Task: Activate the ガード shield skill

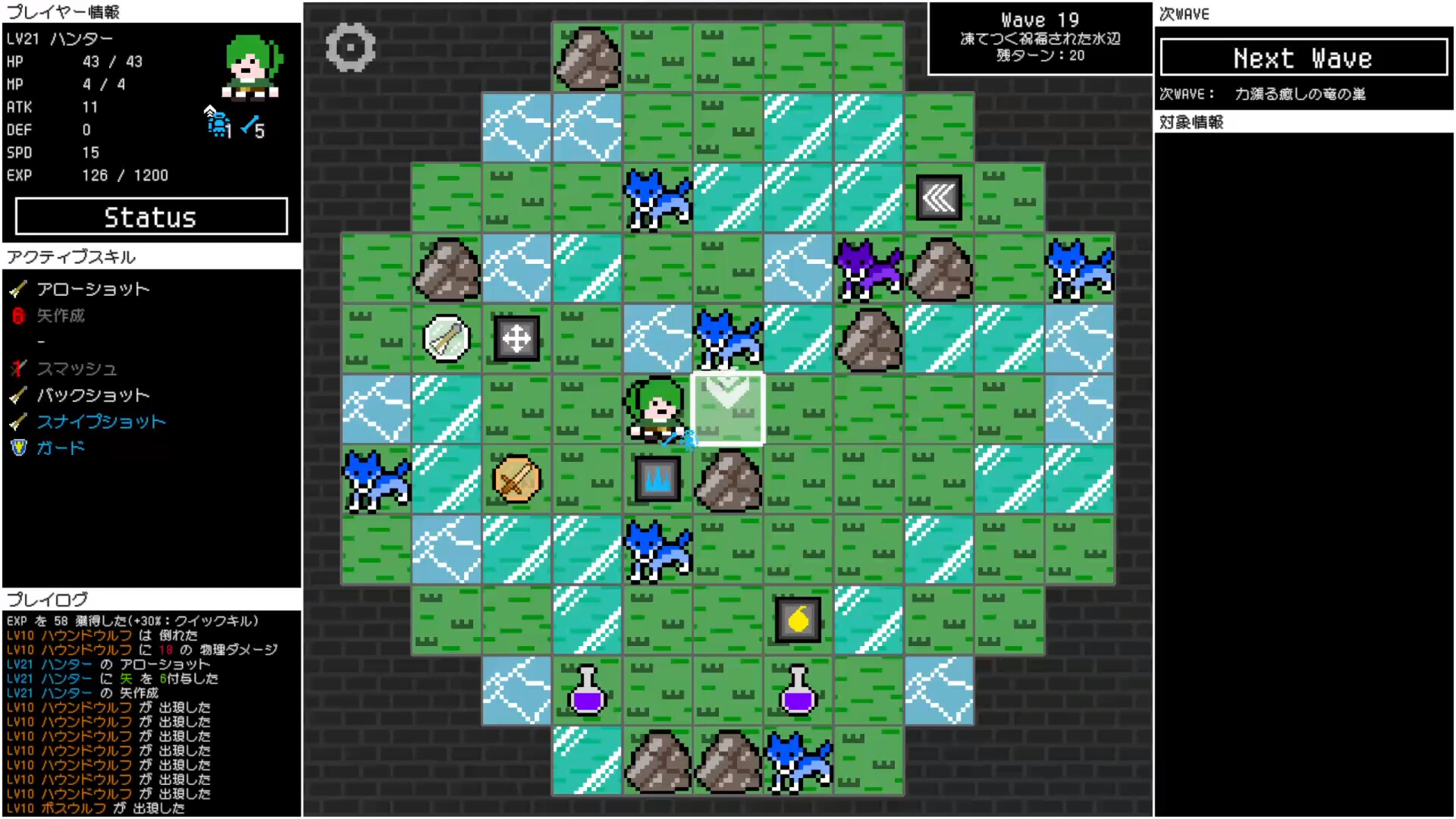Action: (59, 447)
